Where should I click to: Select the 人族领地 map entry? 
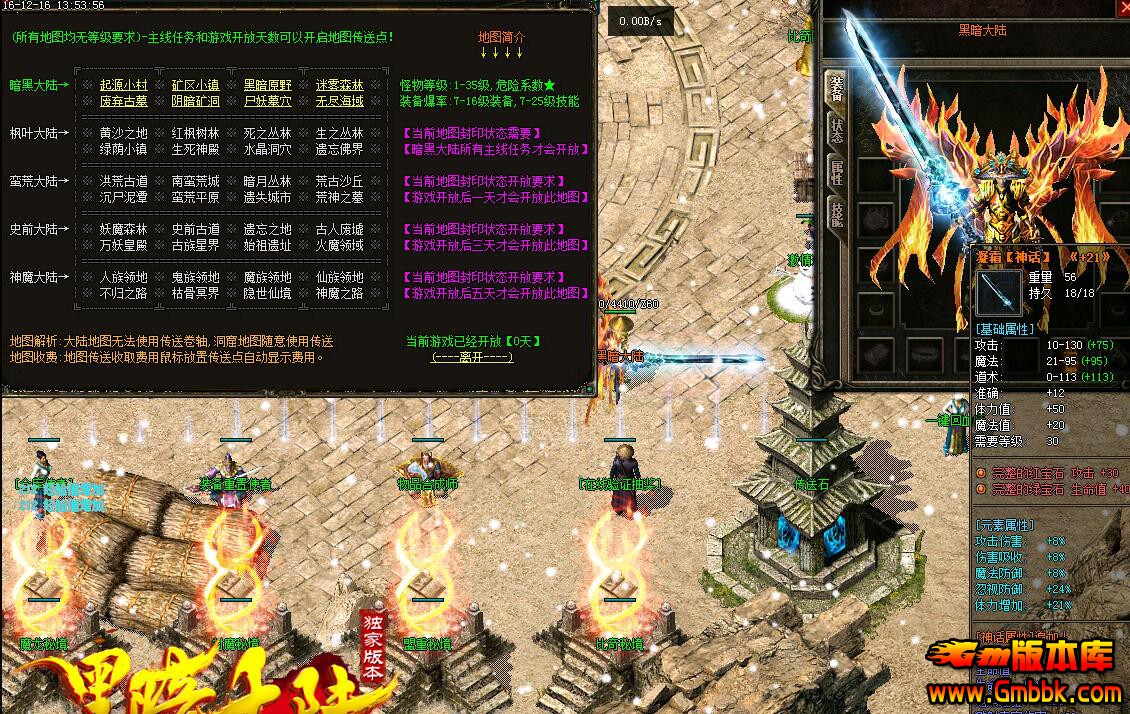click(123, 277)
